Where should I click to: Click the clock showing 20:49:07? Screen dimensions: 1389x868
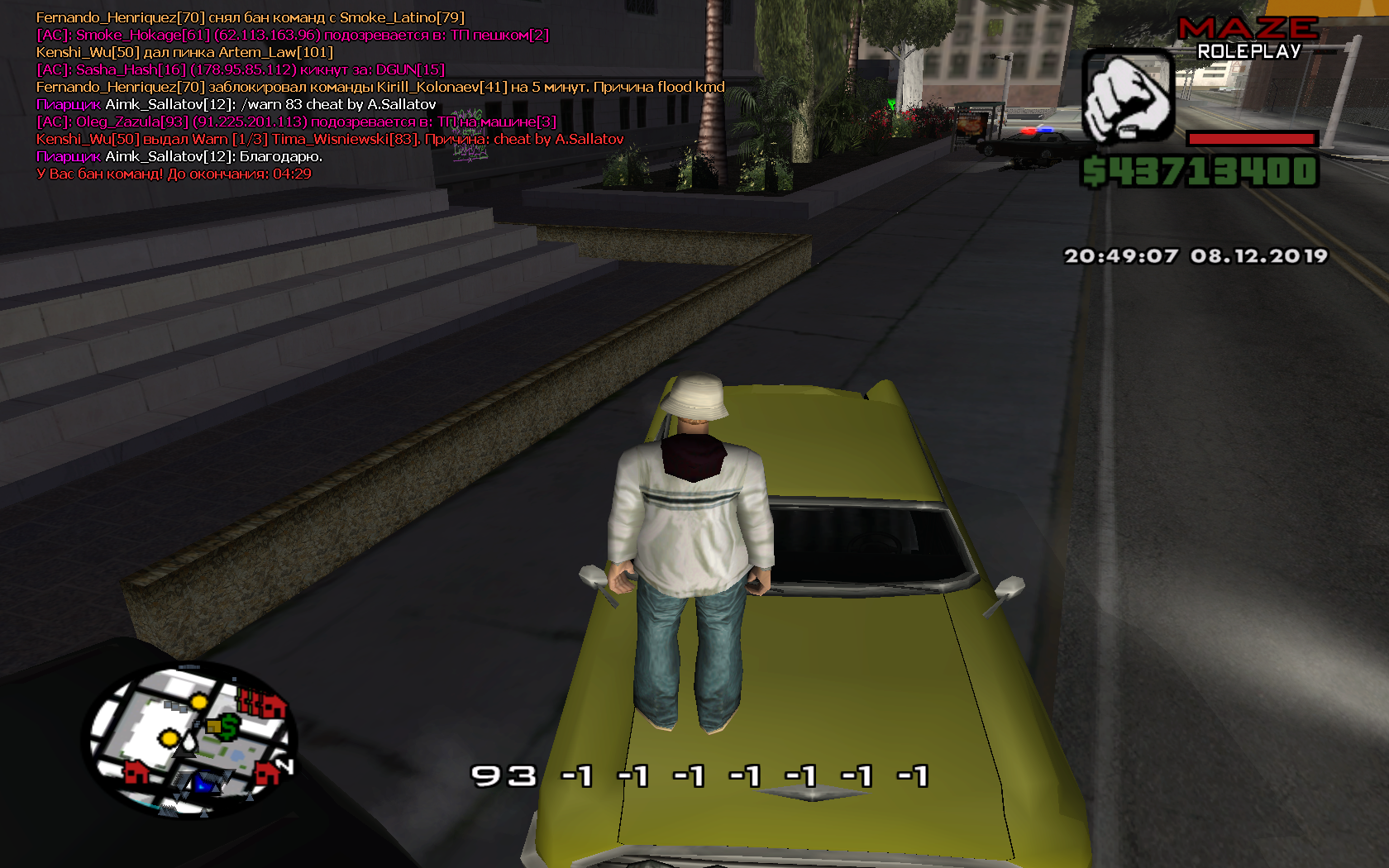[1119, 255]
